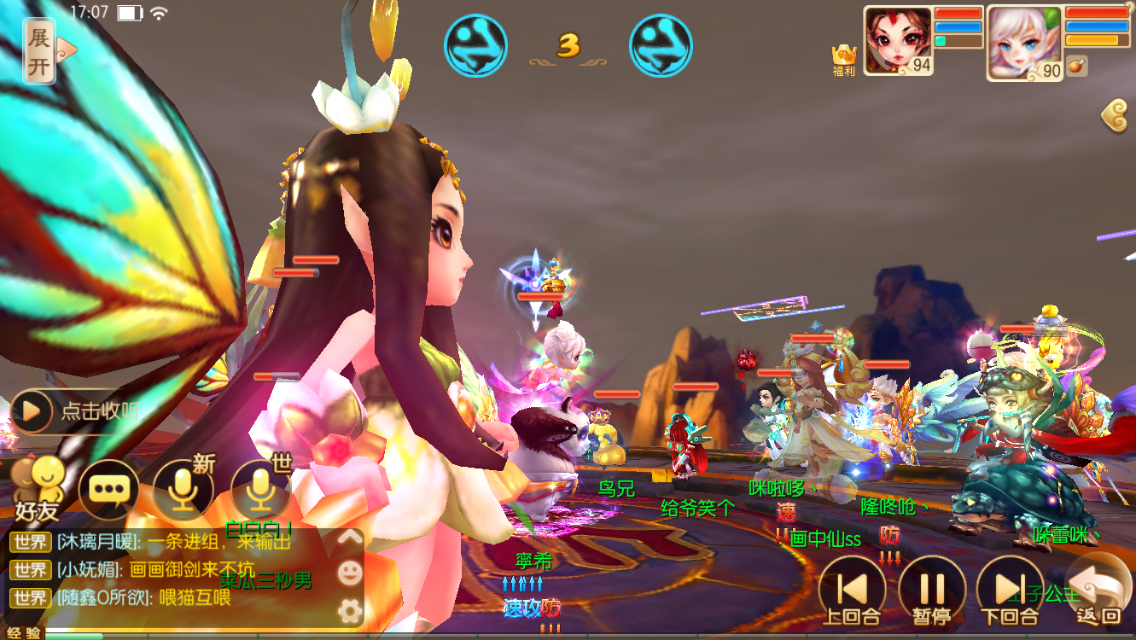Screen dimensions: 1136x640
Task: Open chat settings gear
Action: pyautogui.click(x=349, y=609)
